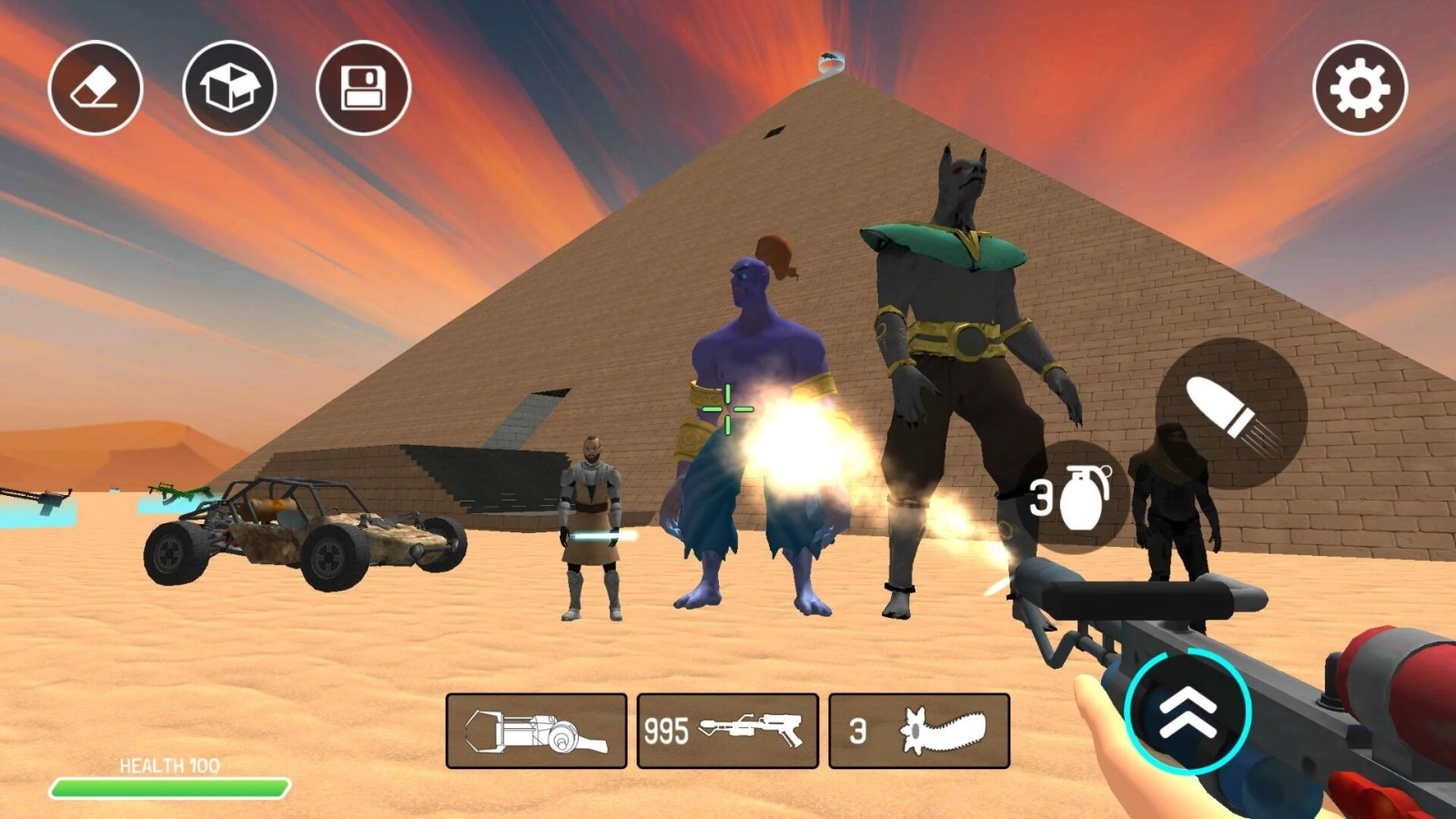Fire weapon with the bullet button
The width and height of the screenshot is (1456, 819).
point(1231,413)
